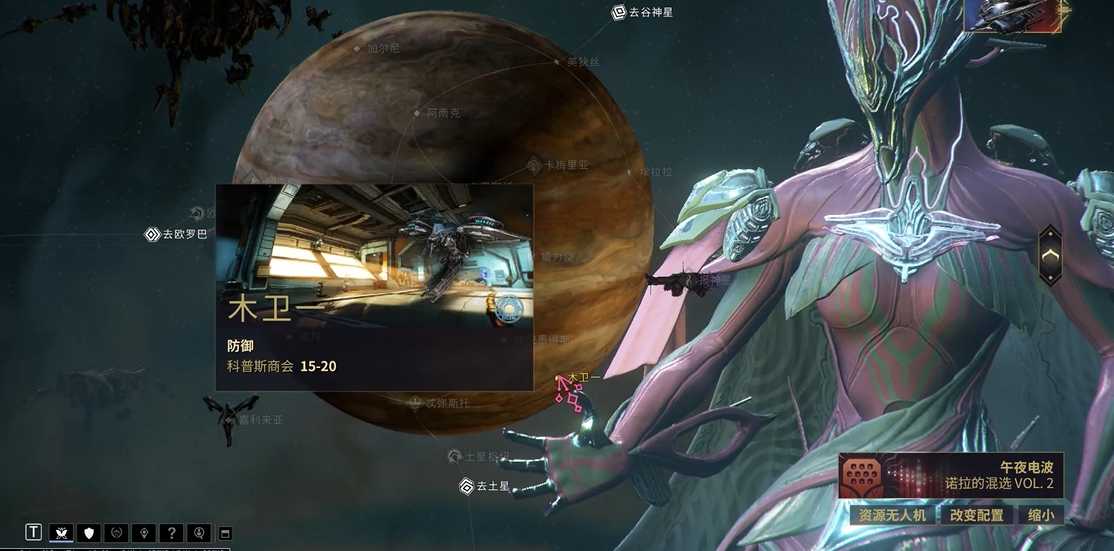This screenshot has height=551, width=1114.
Task: Zoom out with the 缩小 button
Action: [1040, 515]
